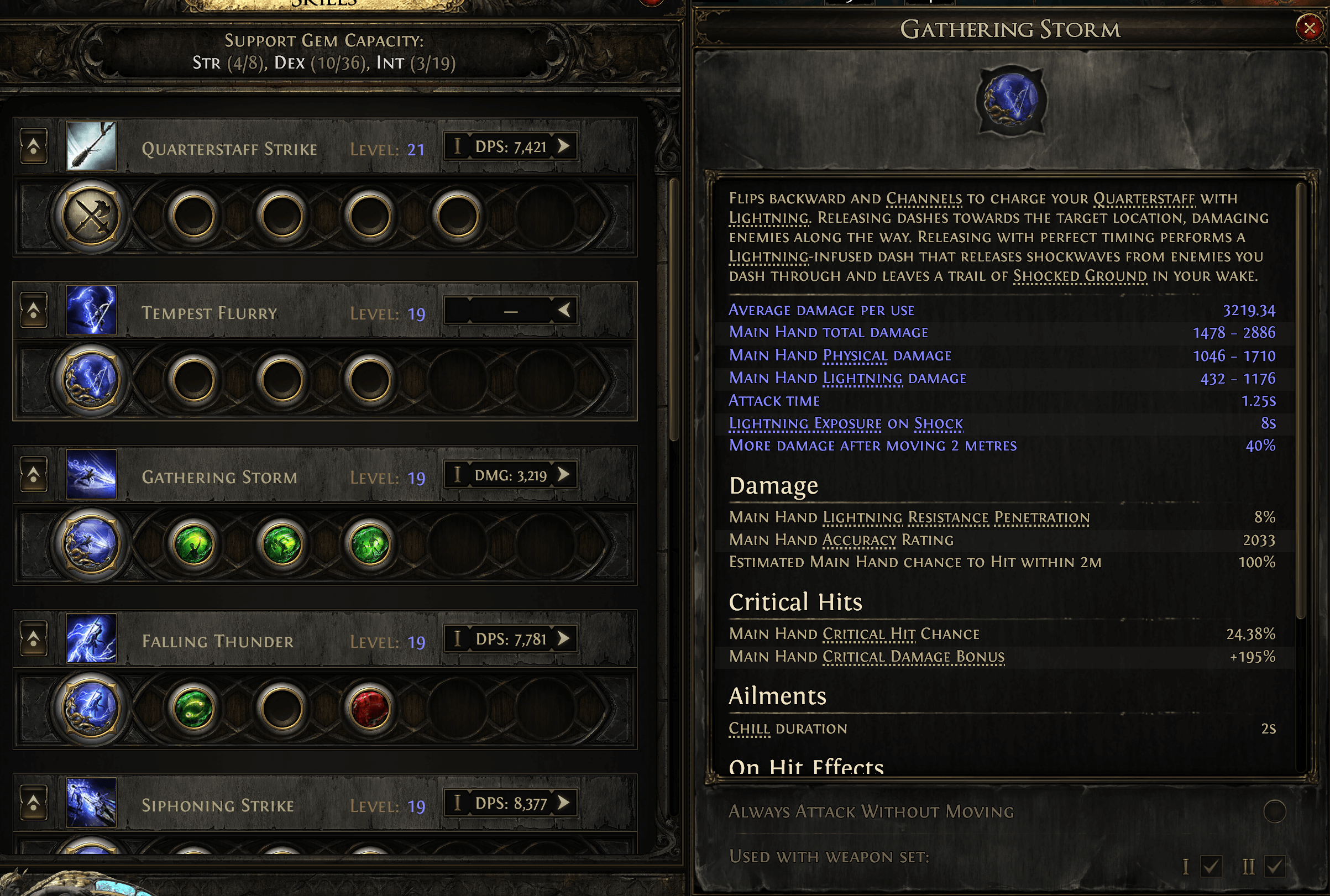1330x896 pixels.
Task: Level up Quarterstaff Strike gem button
Action: click(x=34, y=146)
